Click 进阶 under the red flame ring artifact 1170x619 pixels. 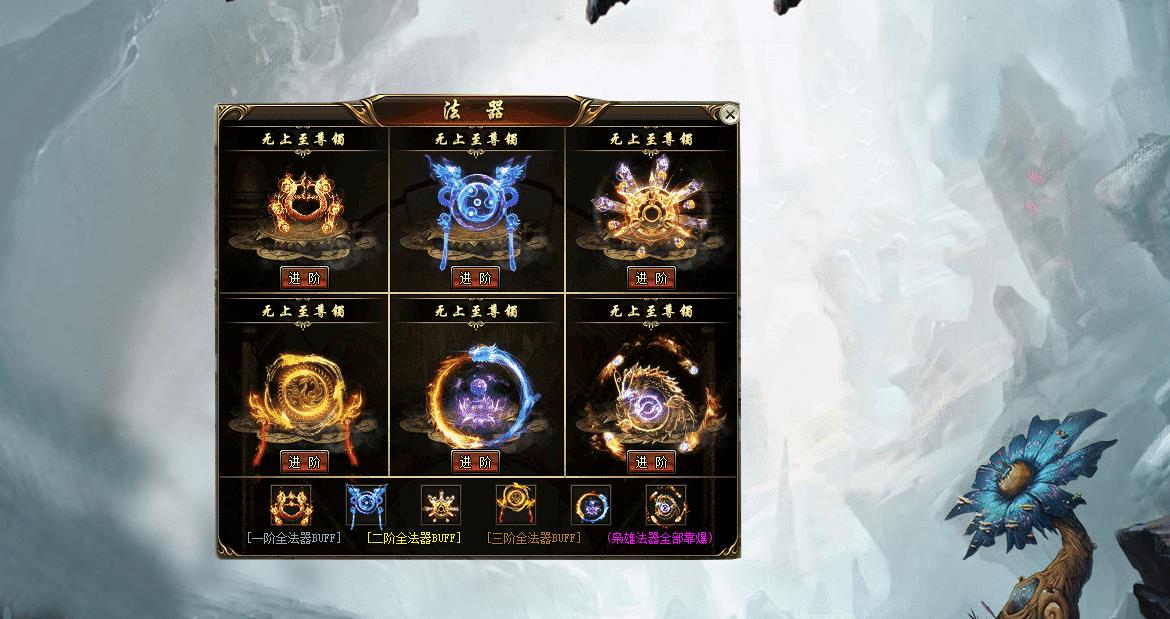[x=305, y=278]
